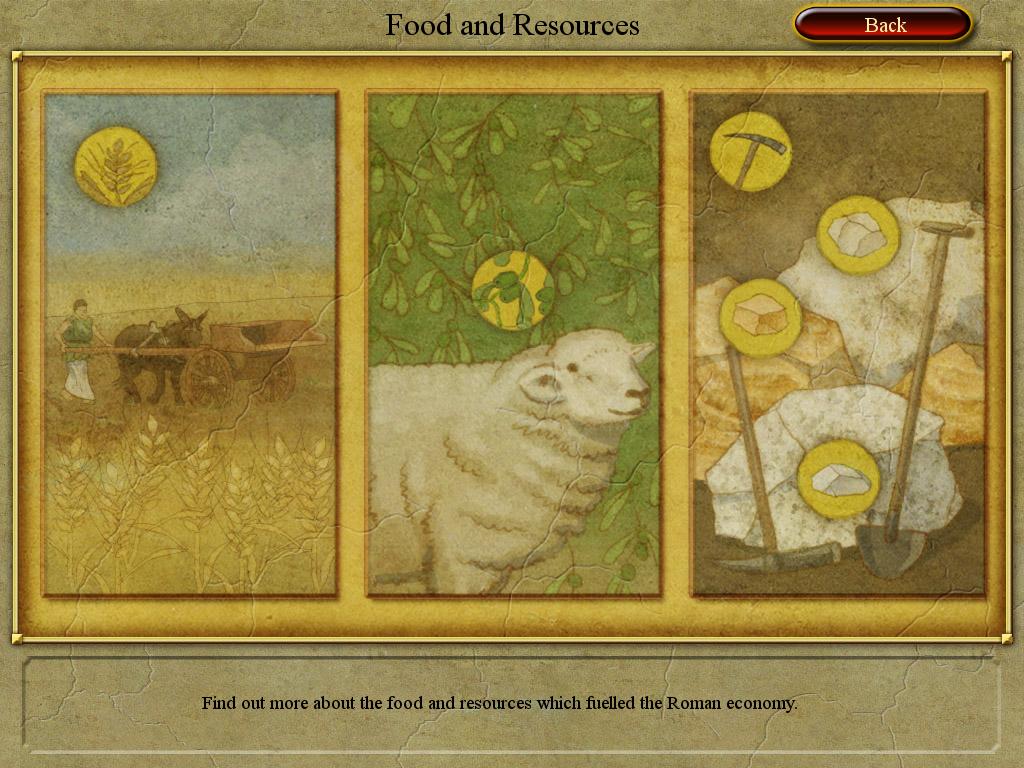Open the wheat sheaf icon
The image size is (1024, 768).
[115, 167]
